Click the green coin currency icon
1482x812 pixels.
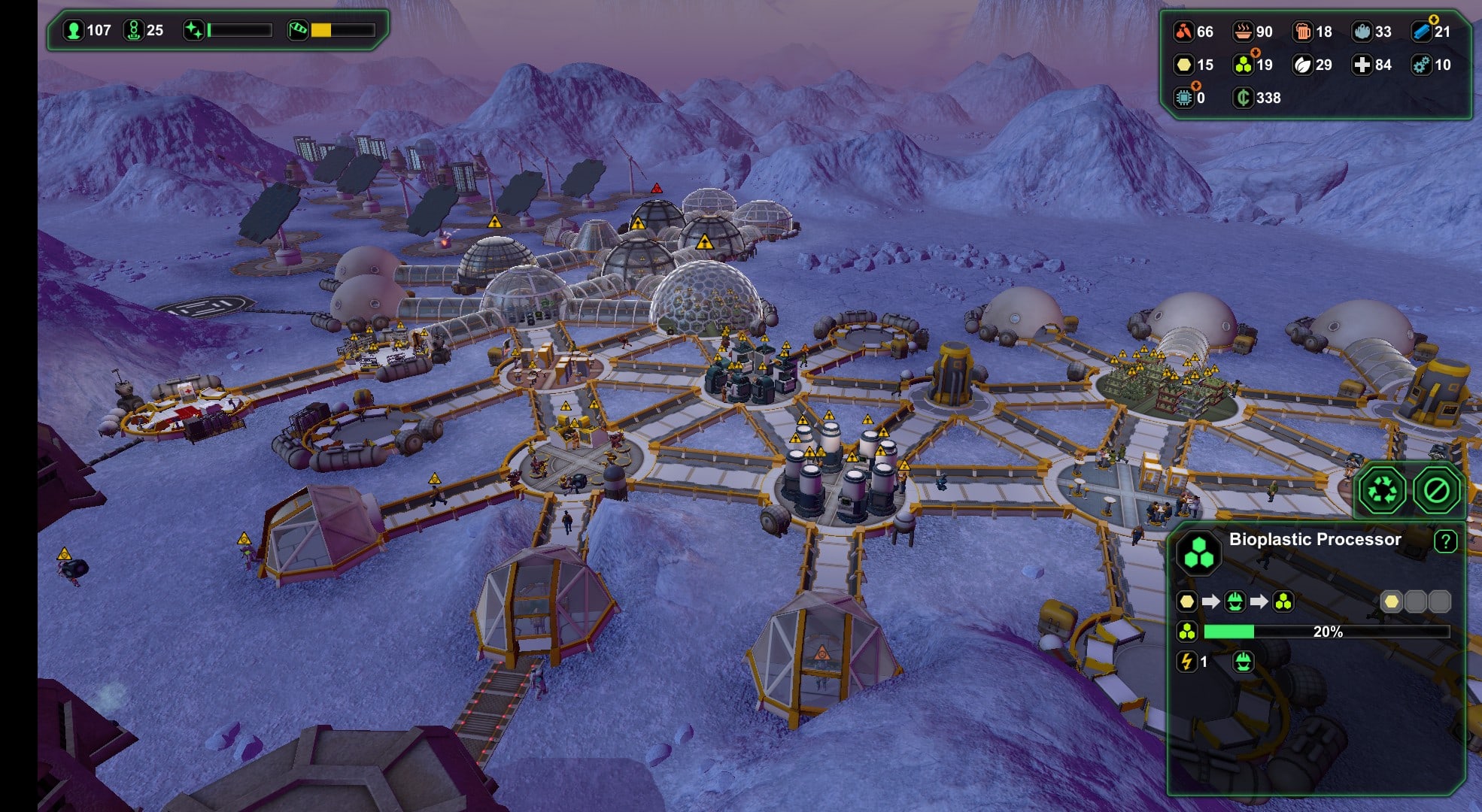pyautogui.click(x=1243, y=98)
